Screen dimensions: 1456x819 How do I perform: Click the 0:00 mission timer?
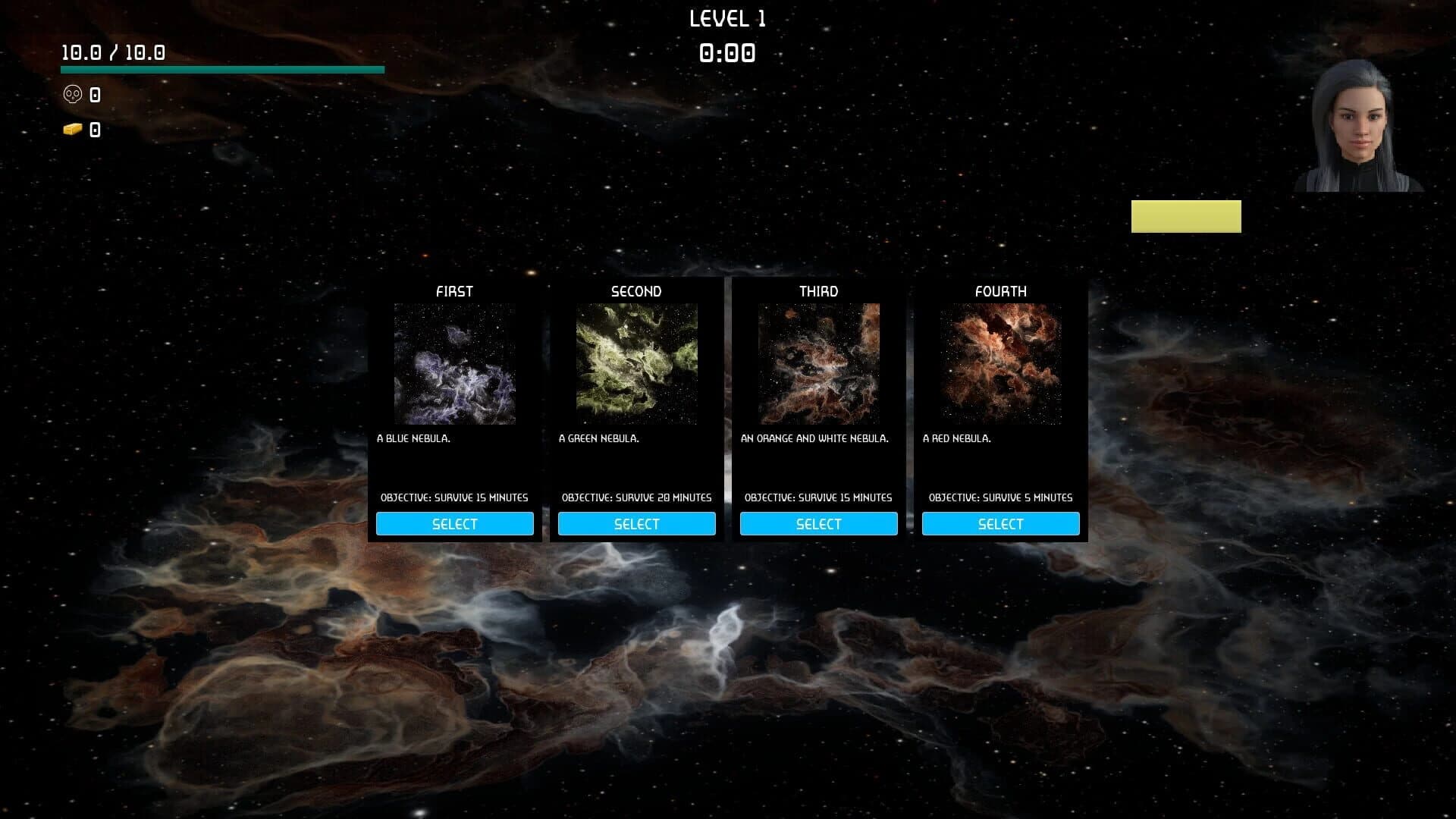coord(726,53)
